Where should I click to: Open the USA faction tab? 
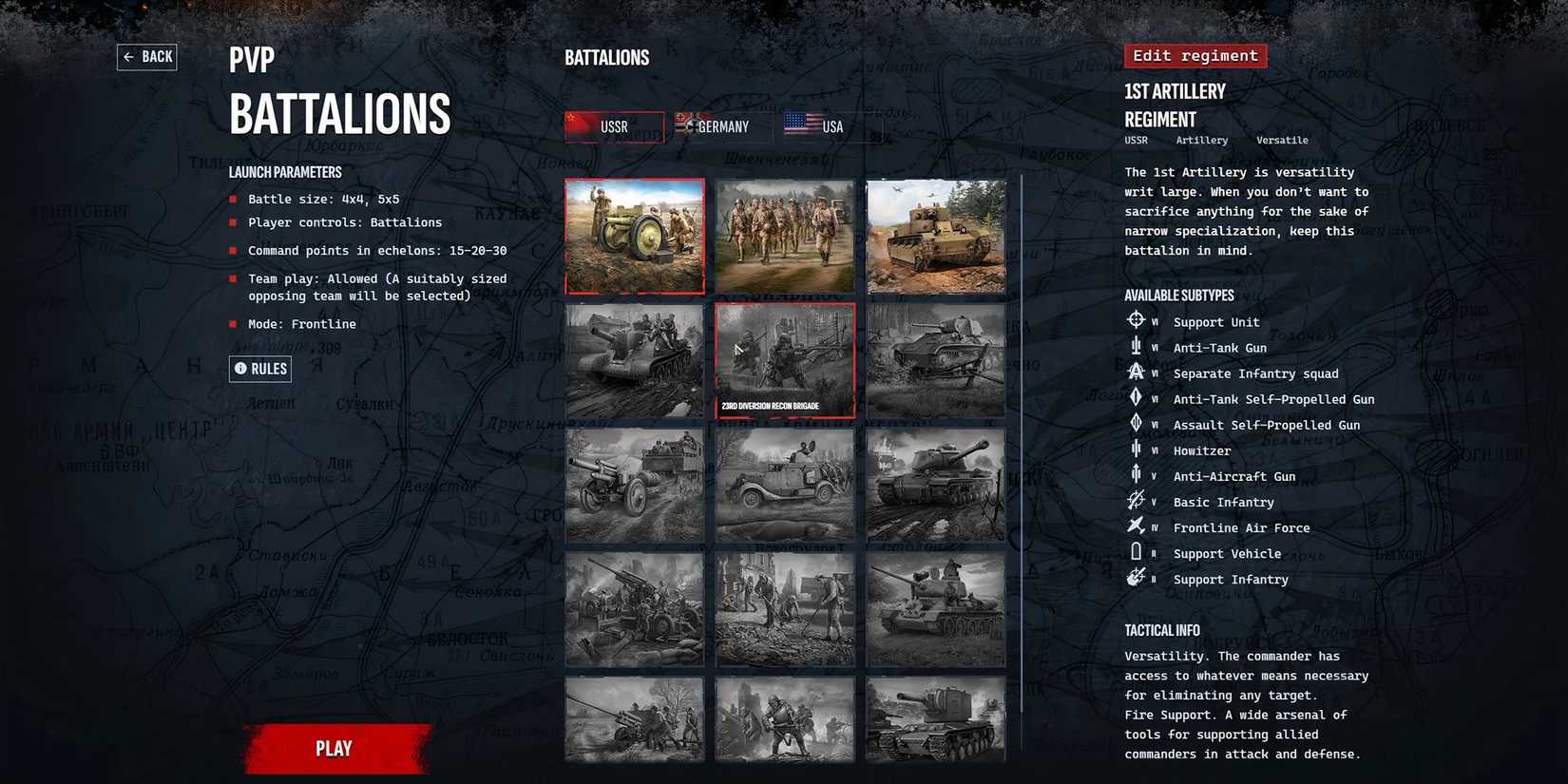(x=825, y=125)
